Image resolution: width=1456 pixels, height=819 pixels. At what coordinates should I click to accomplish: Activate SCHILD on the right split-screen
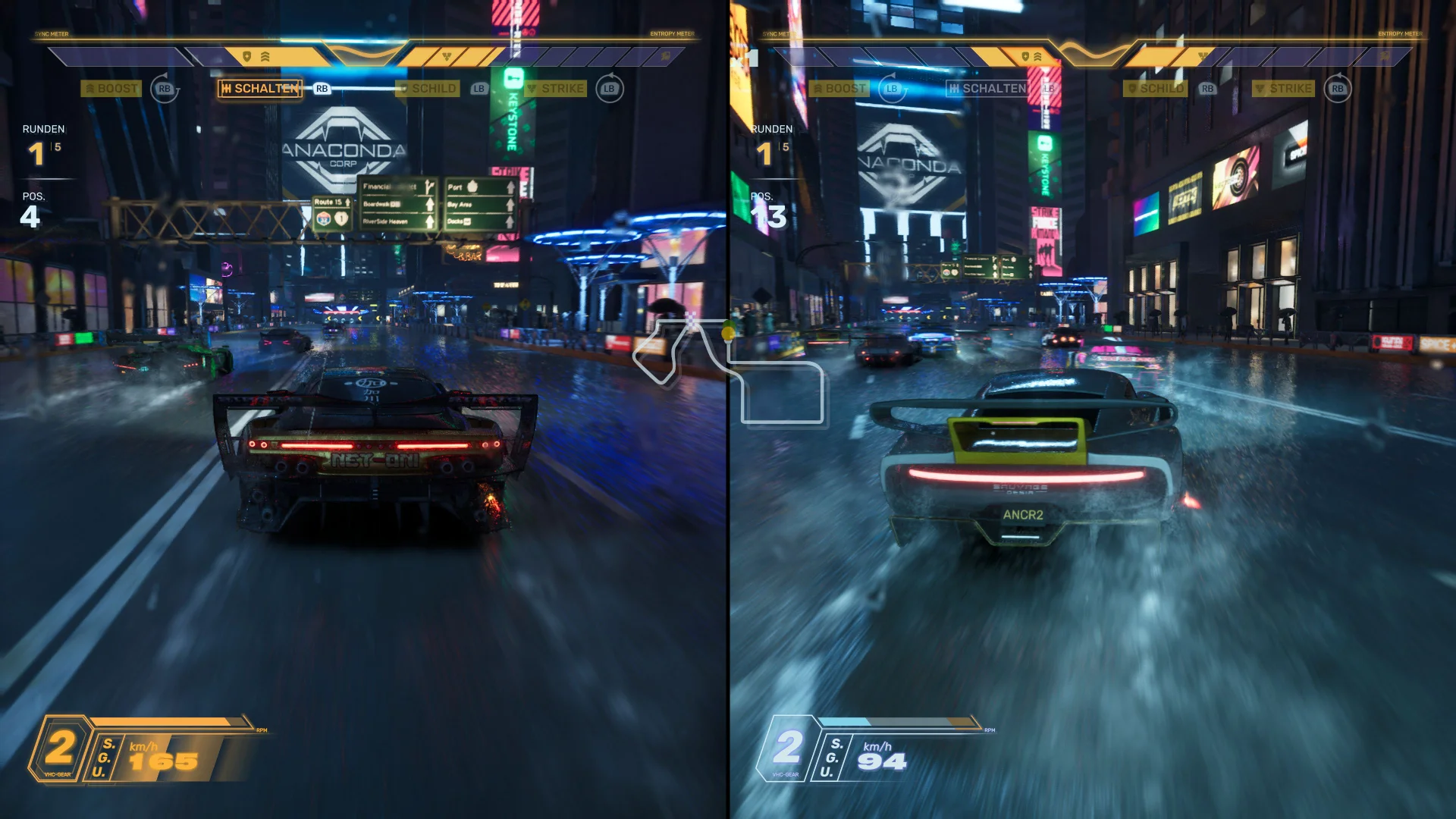pos(1155,89)
